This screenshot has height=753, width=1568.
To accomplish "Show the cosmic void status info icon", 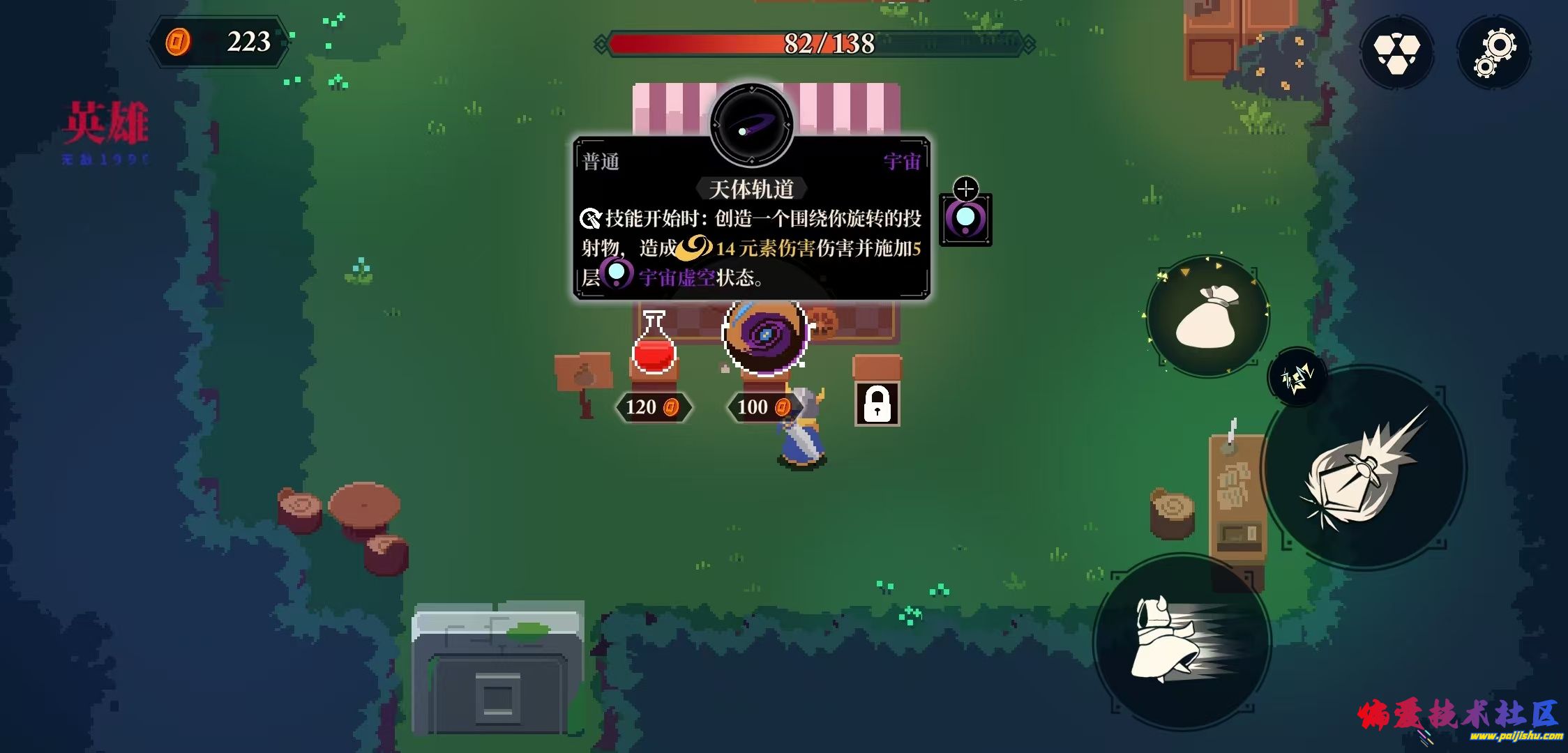I will point(965,219).
